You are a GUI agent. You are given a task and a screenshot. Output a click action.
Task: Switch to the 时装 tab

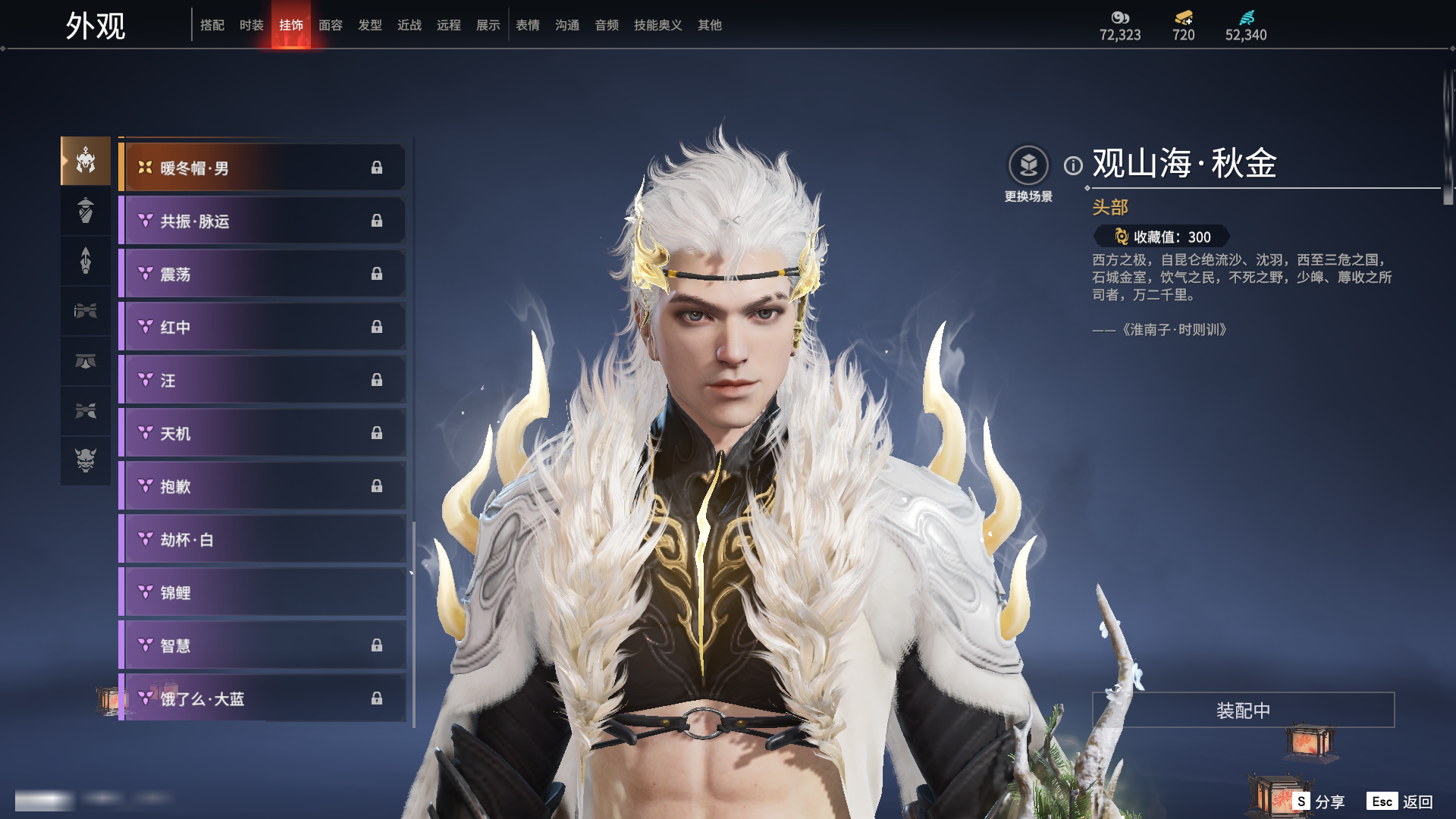[251, 25]
